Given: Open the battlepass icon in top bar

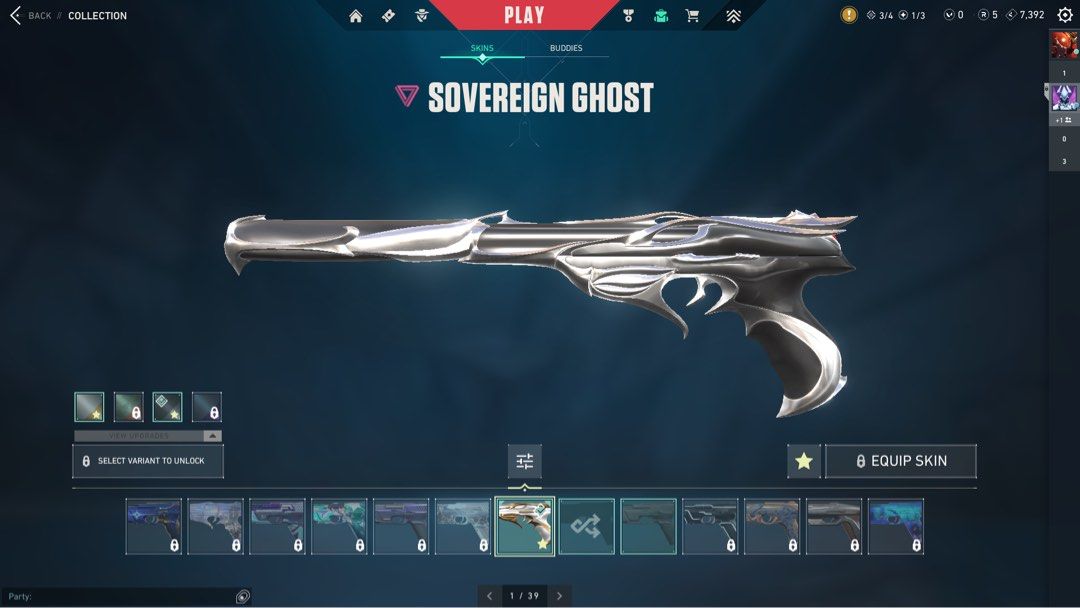Looking at the screenshot, I should [389, 16].
